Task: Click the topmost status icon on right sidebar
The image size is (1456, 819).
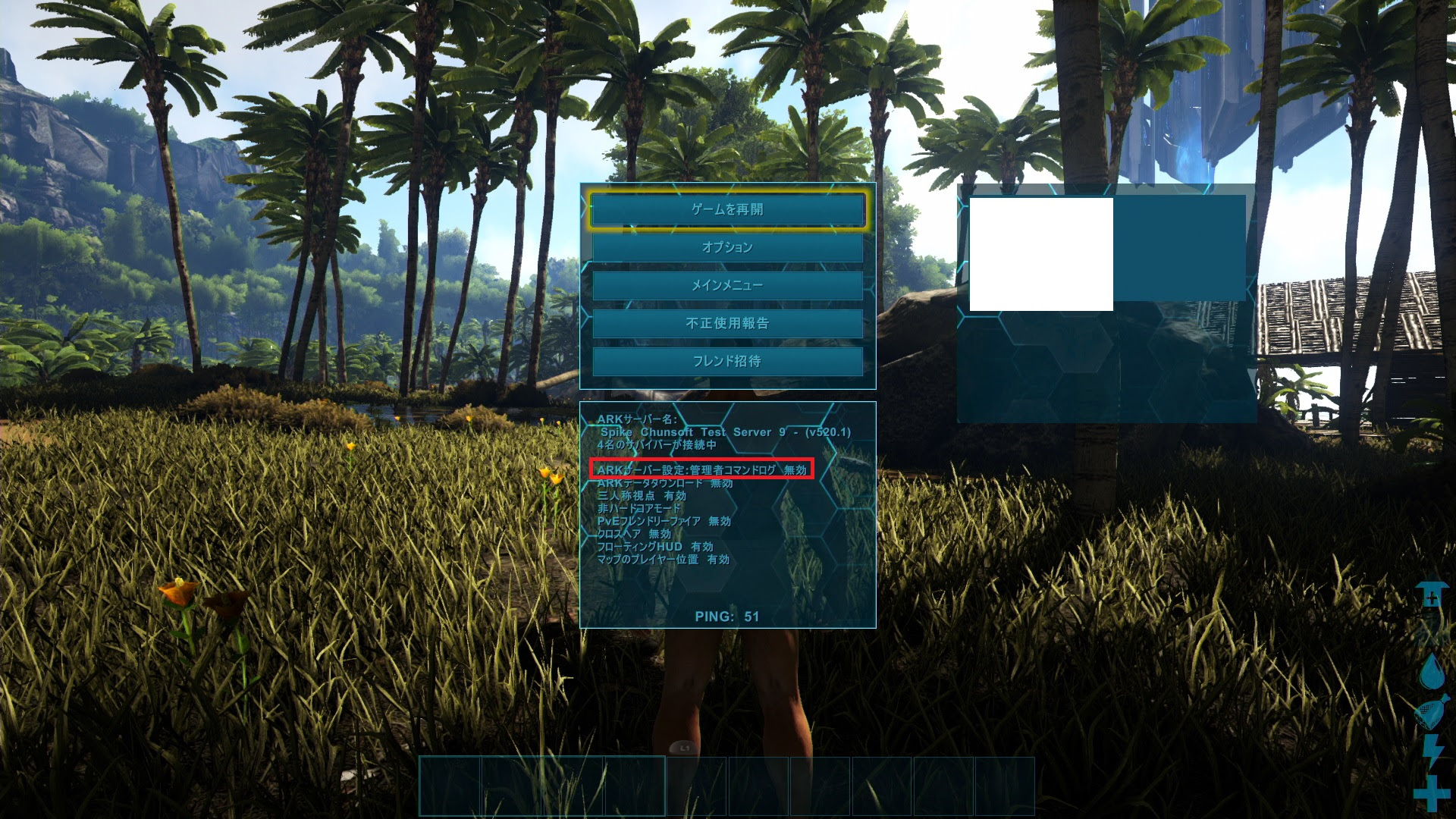Action: [x=1433, y=595]
